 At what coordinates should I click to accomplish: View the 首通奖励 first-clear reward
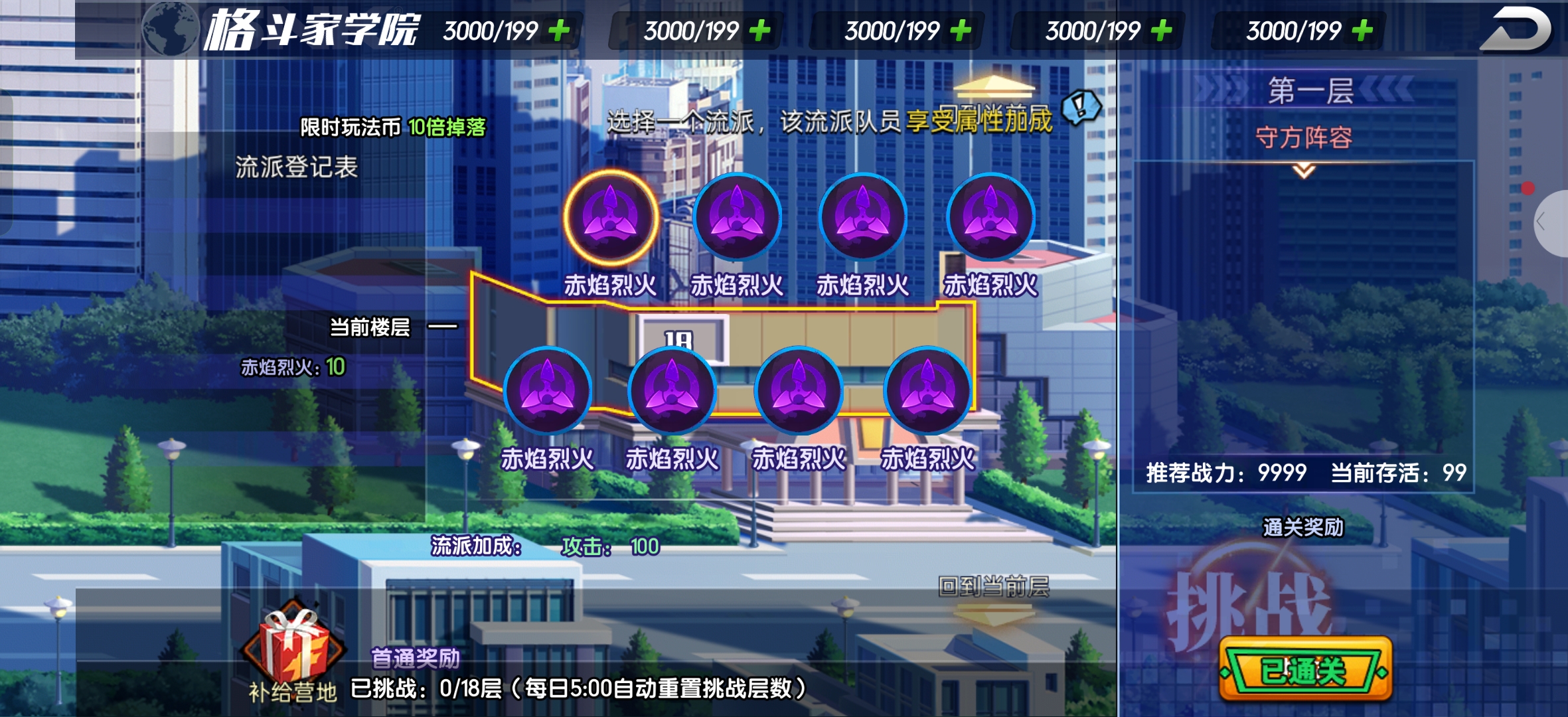[x=415, y=658]
